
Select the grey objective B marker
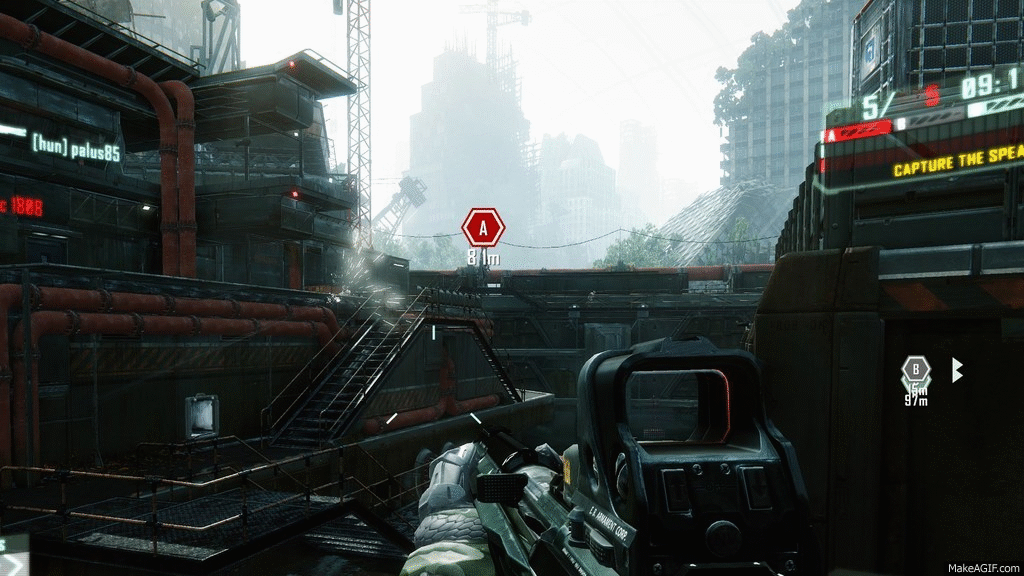click(915, 370)
